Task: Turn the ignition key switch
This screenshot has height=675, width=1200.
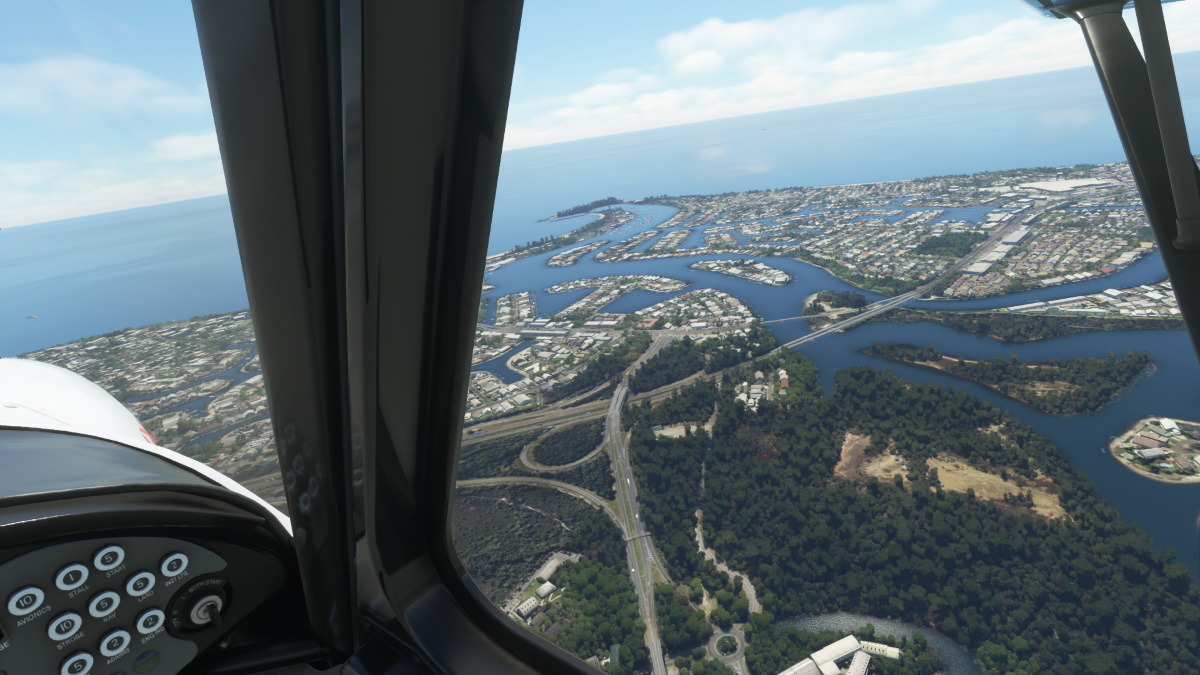Action: tap(205, 609)
